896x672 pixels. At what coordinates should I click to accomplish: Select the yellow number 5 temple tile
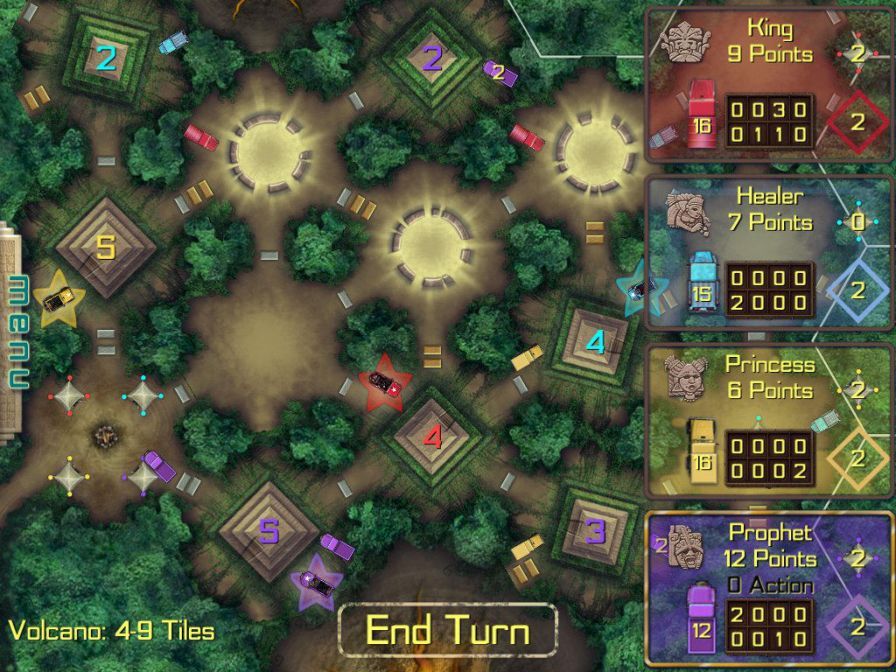click(105, 246)
